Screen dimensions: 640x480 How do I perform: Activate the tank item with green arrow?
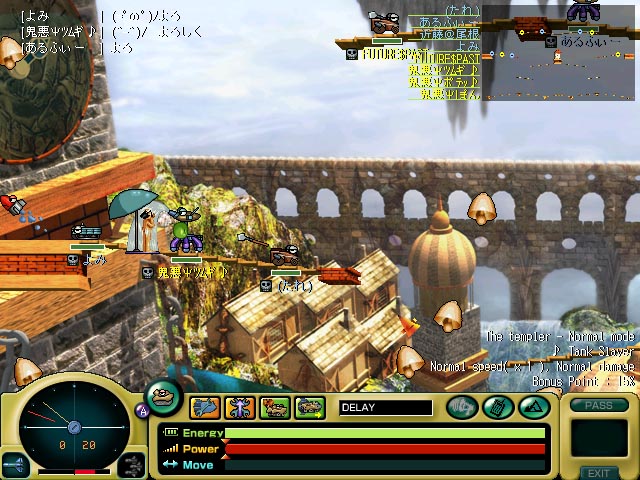click(310, 407)
